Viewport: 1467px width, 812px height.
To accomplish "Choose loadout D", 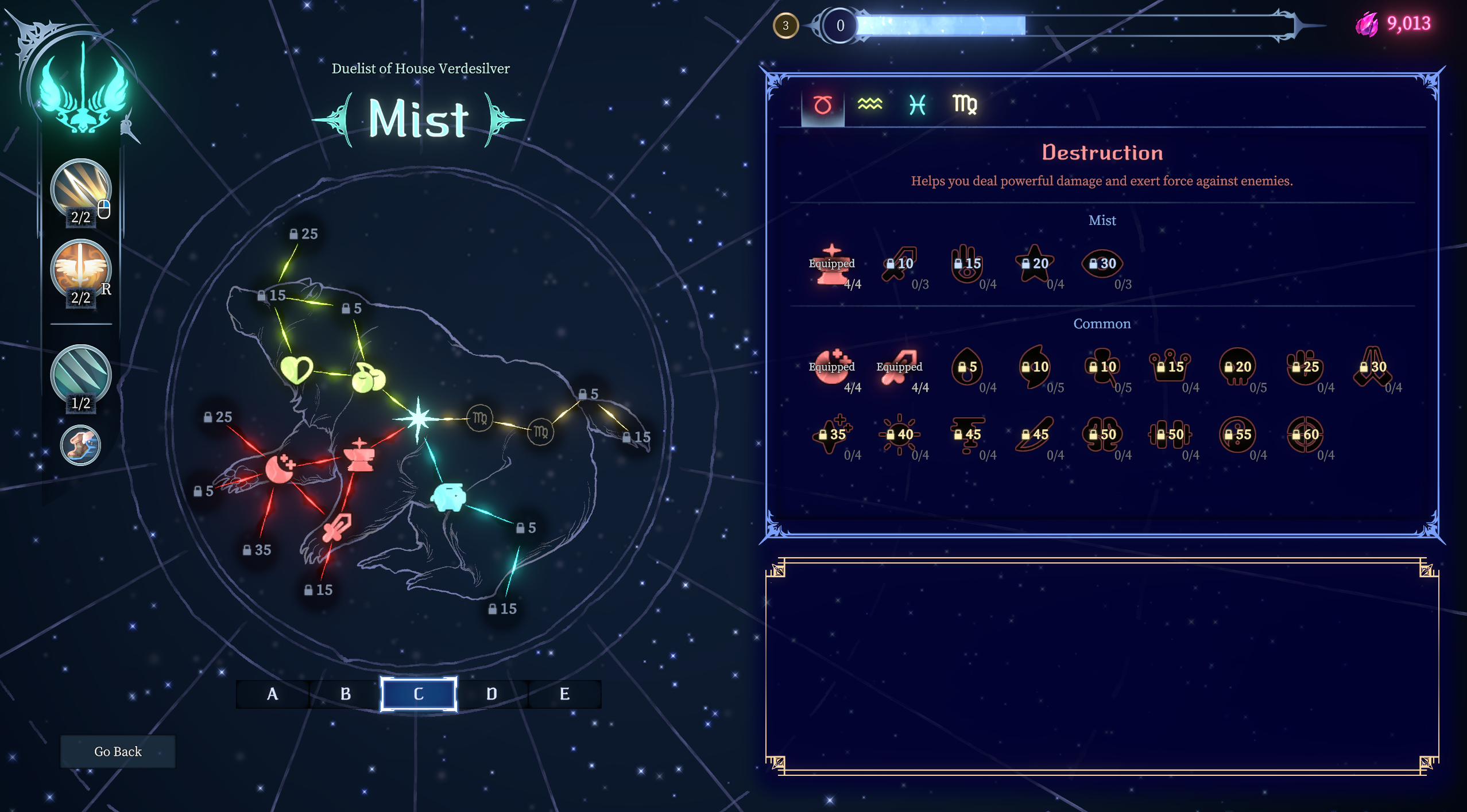I will 491,694.
